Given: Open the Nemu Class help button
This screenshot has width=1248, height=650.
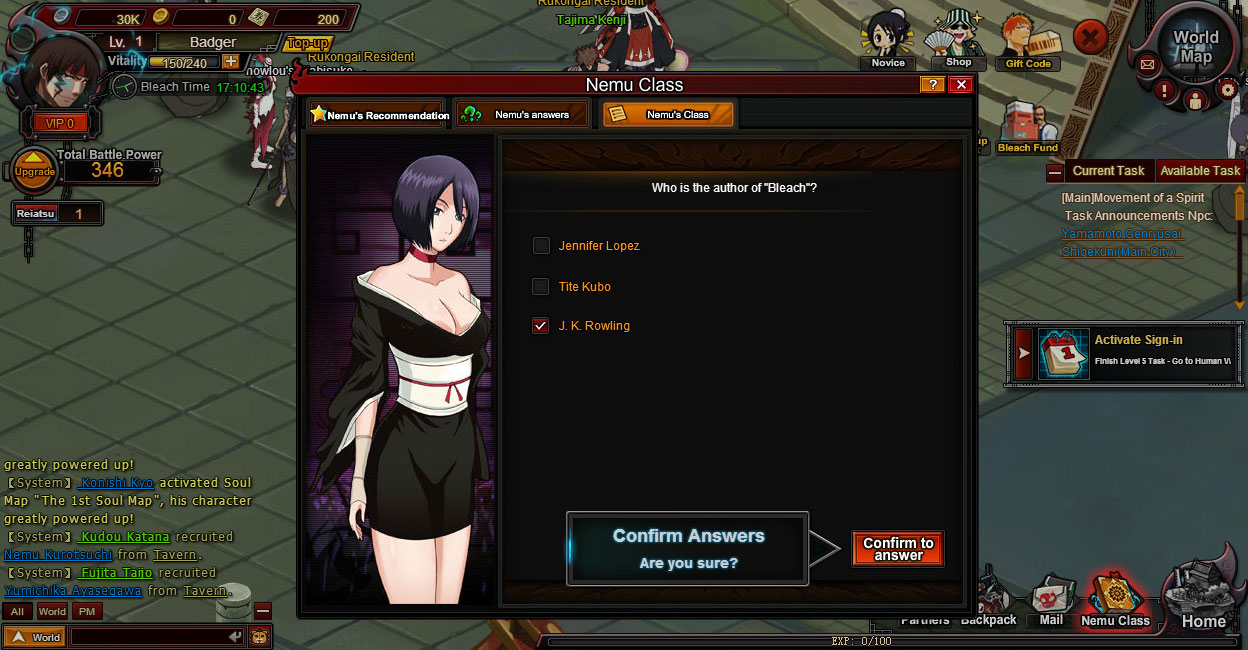Looking at the screenshot, I should pos(932,85).
